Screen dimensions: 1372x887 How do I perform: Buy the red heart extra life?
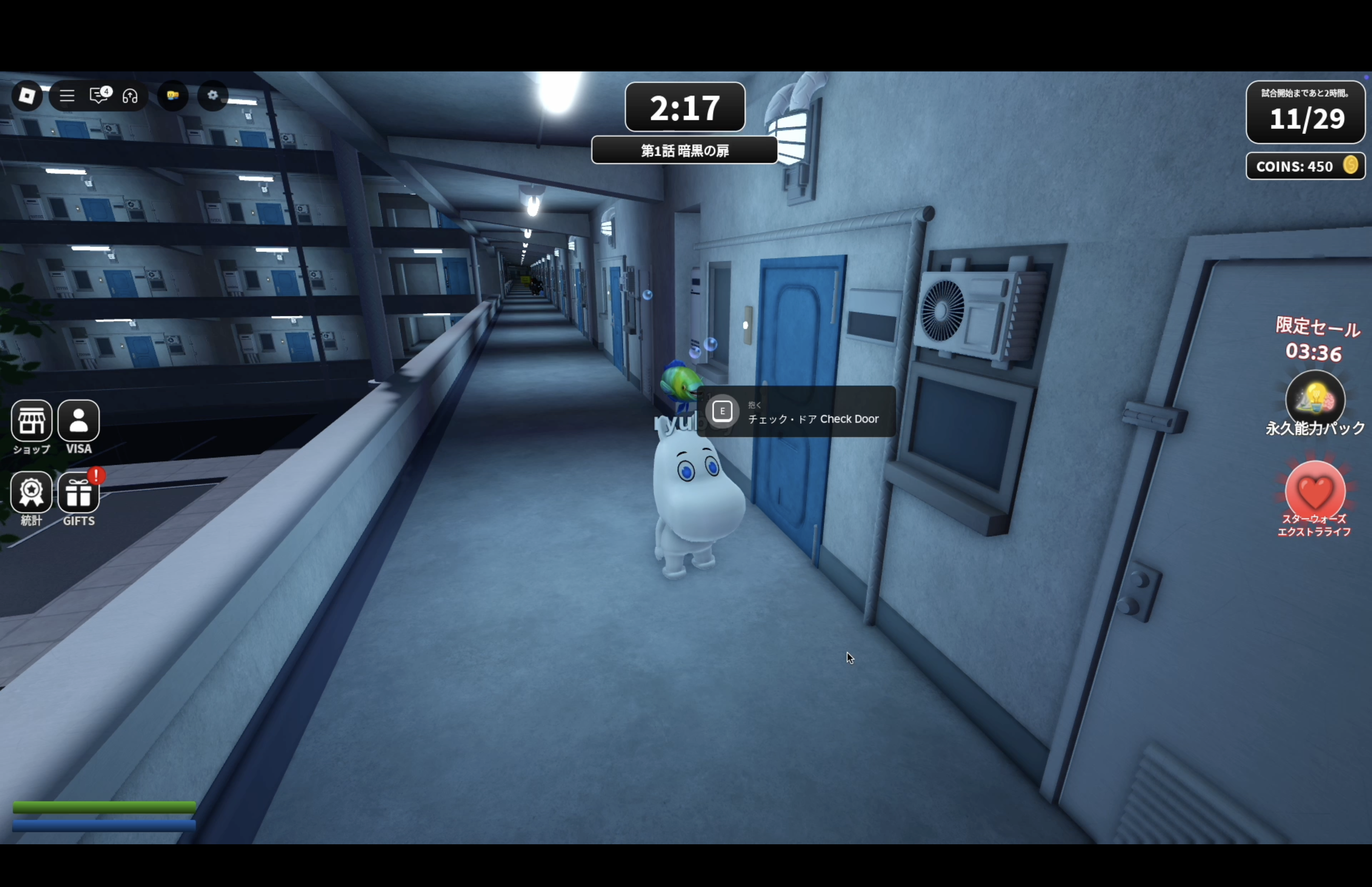pos(1315,491)
